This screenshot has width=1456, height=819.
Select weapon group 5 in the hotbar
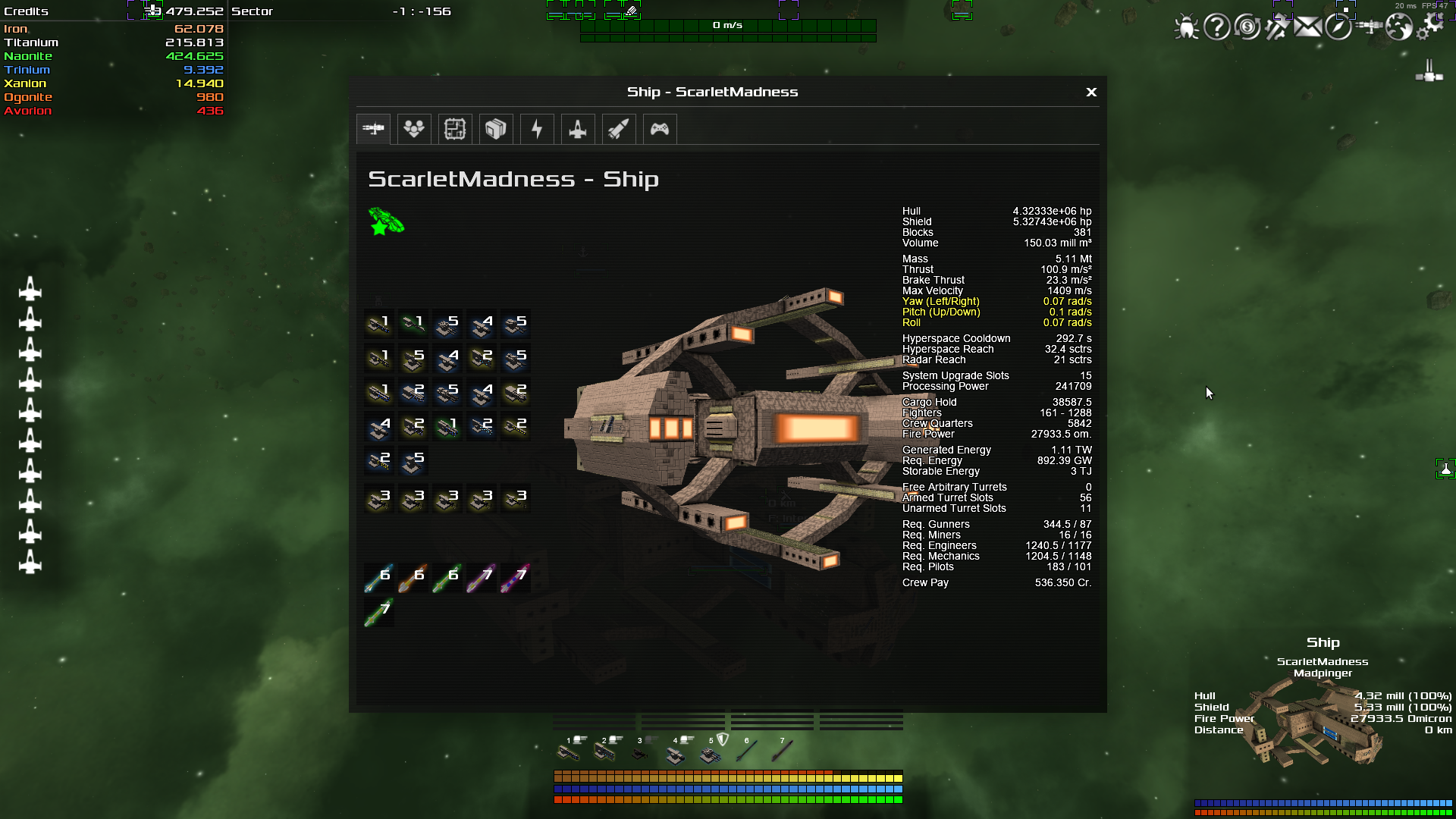[711, 752]
